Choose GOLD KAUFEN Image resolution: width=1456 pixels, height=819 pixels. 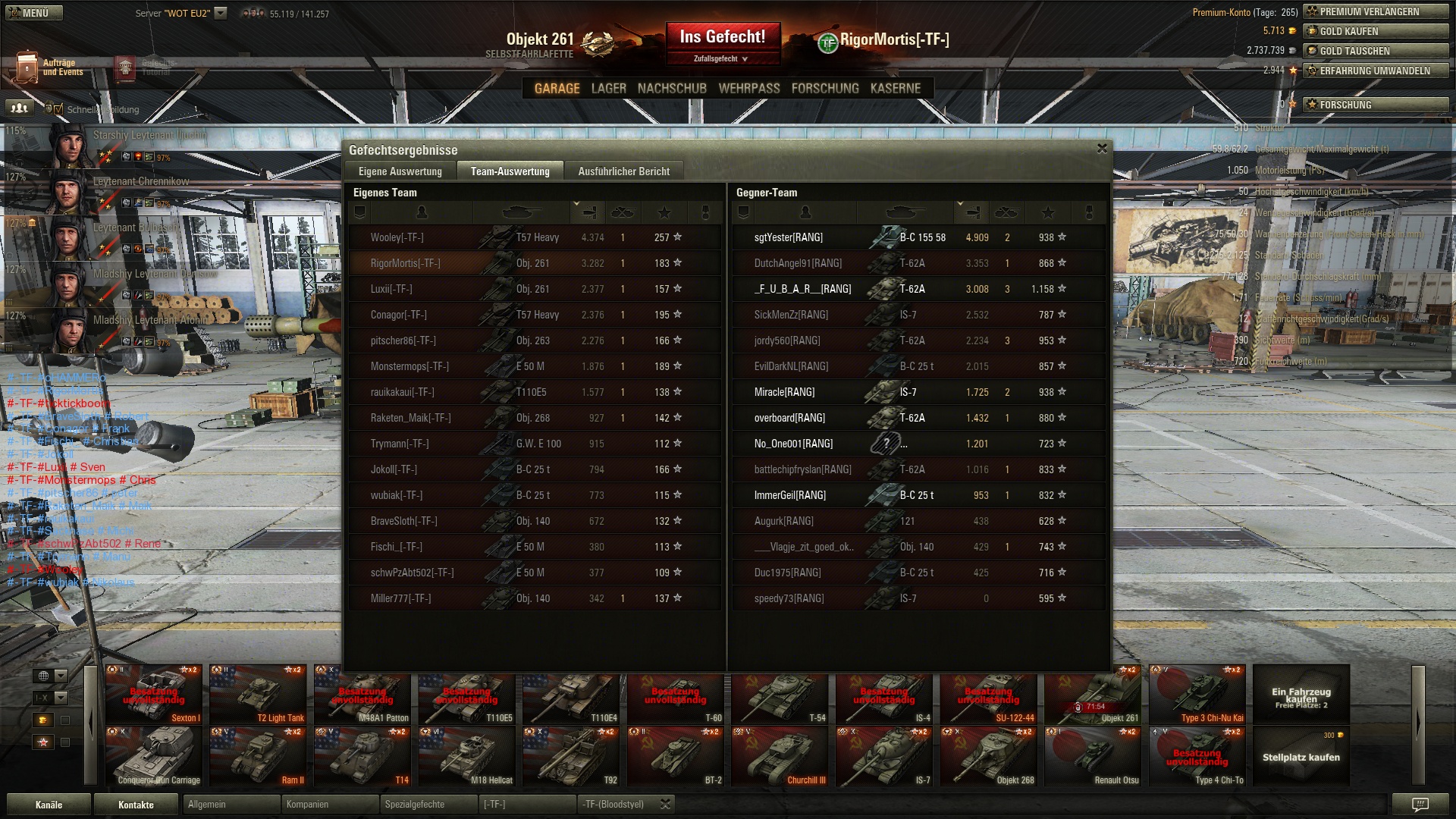(1376, 31)
